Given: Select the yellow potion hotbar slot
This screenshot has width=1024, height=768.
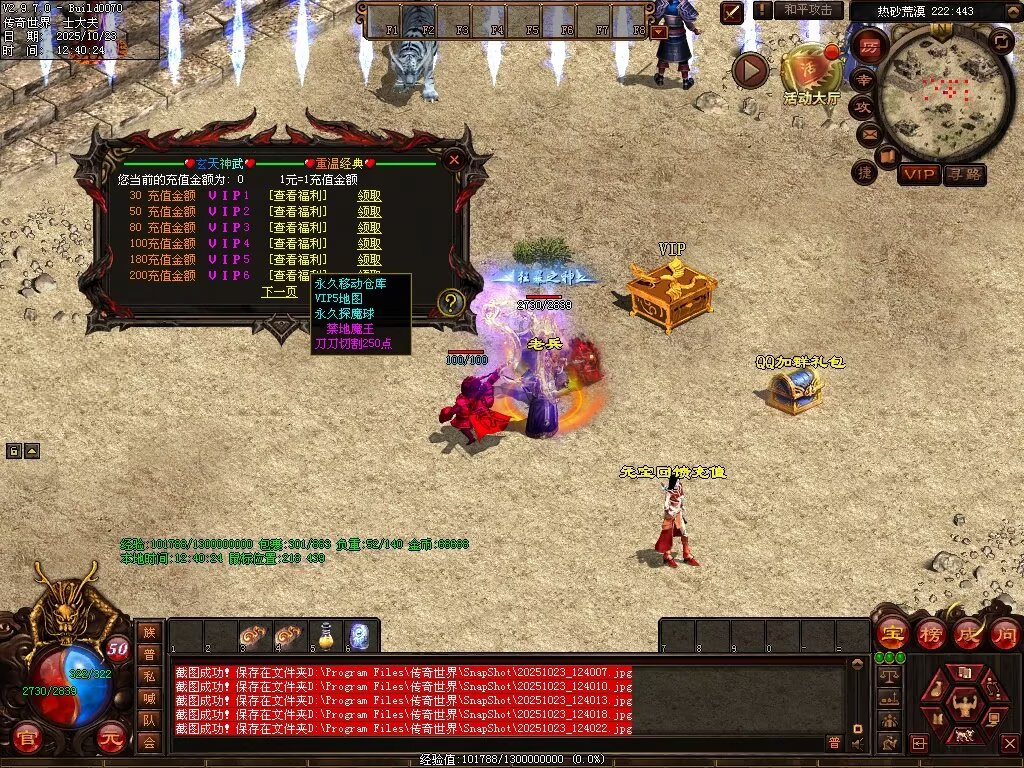Looking at the screenshot, I should (x=326, y=635).
